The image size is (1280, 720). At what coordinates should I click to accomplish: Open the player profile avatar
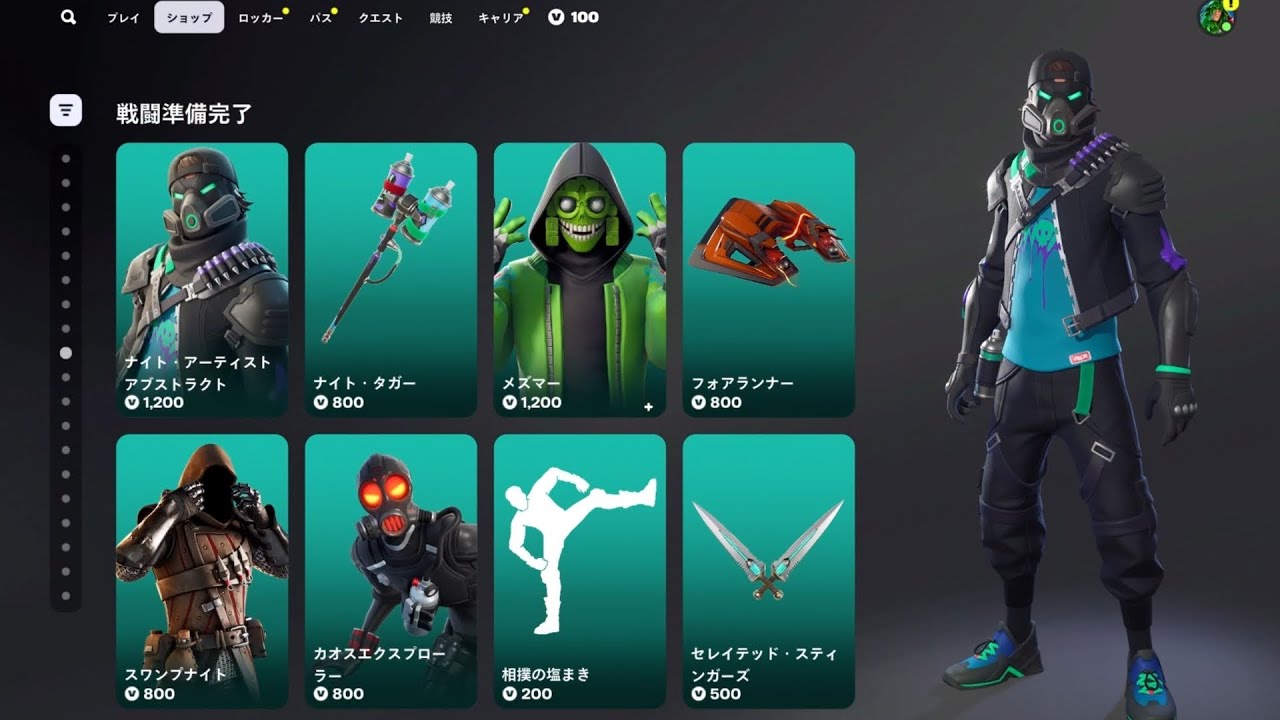1216,17
